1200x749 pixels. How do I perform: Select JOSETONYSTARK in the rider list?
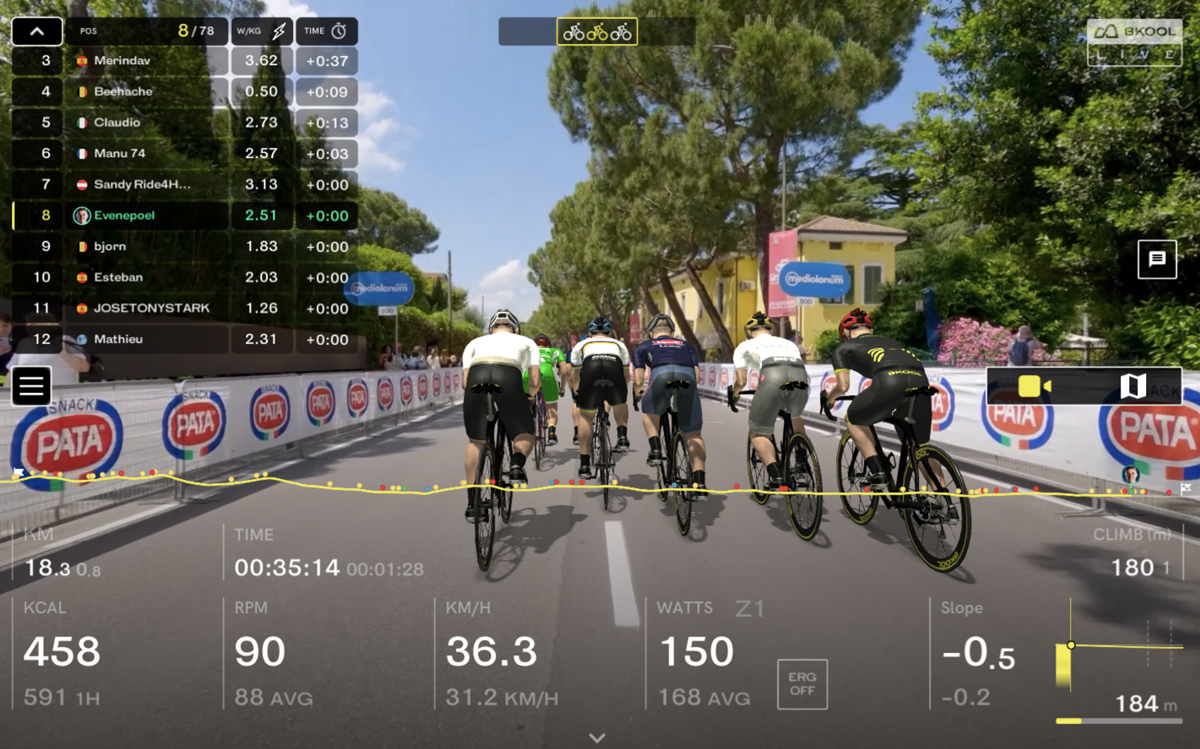pyautogui.click(x=150, y=309)
